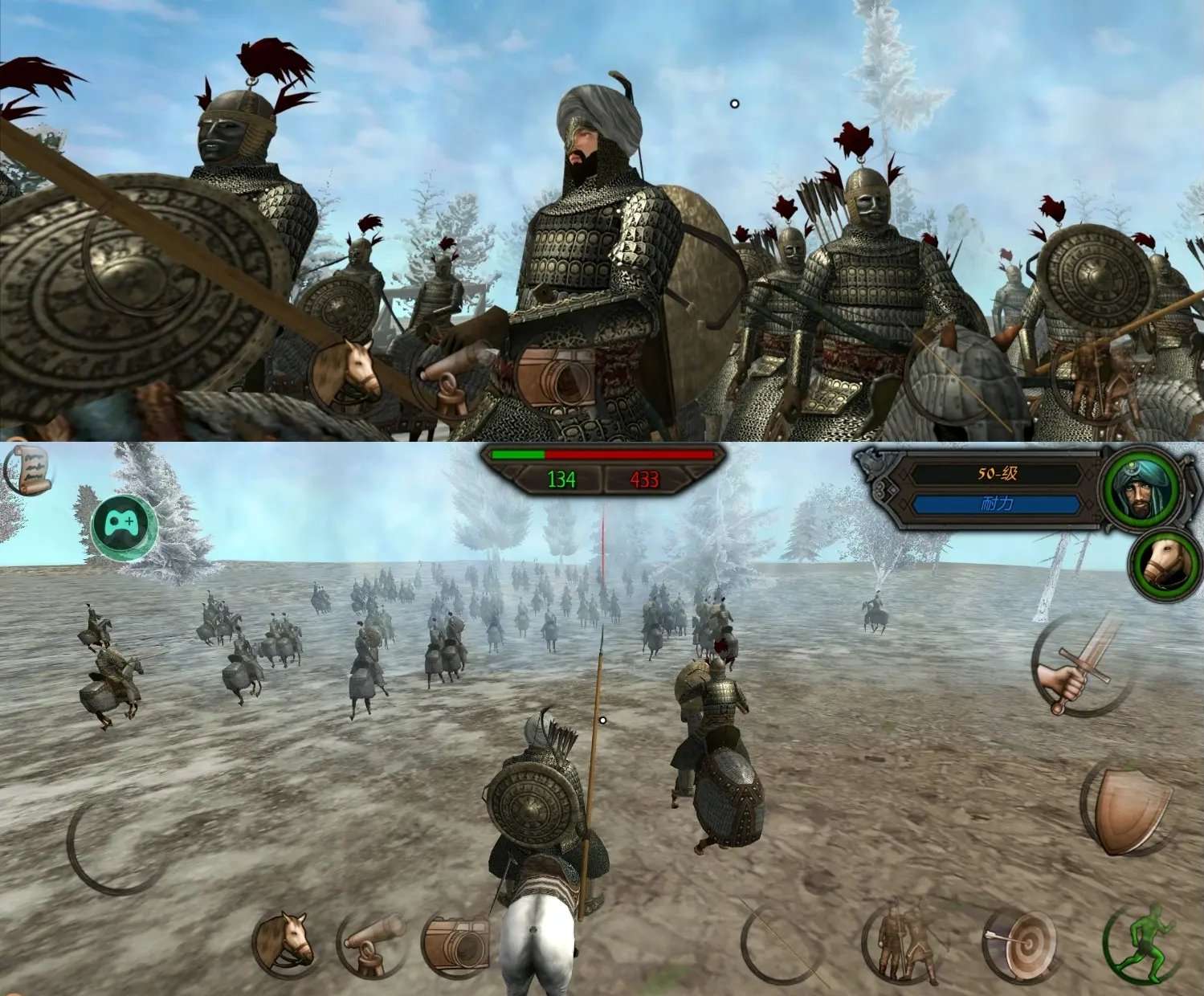Toggle the green running man sprint icon
This screenshot has height=996, width=1204.
coord(1145,945)
